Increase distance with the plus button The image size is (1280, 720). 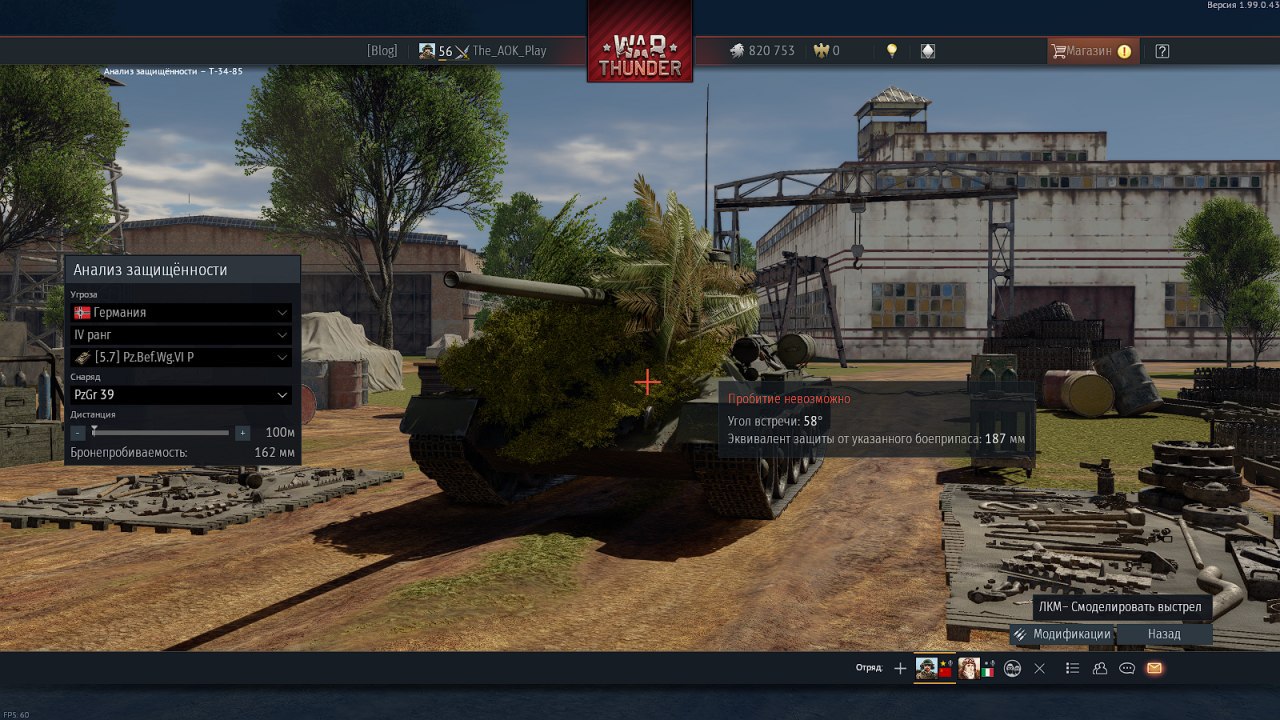pyautogui.click(x=242, y=433)
